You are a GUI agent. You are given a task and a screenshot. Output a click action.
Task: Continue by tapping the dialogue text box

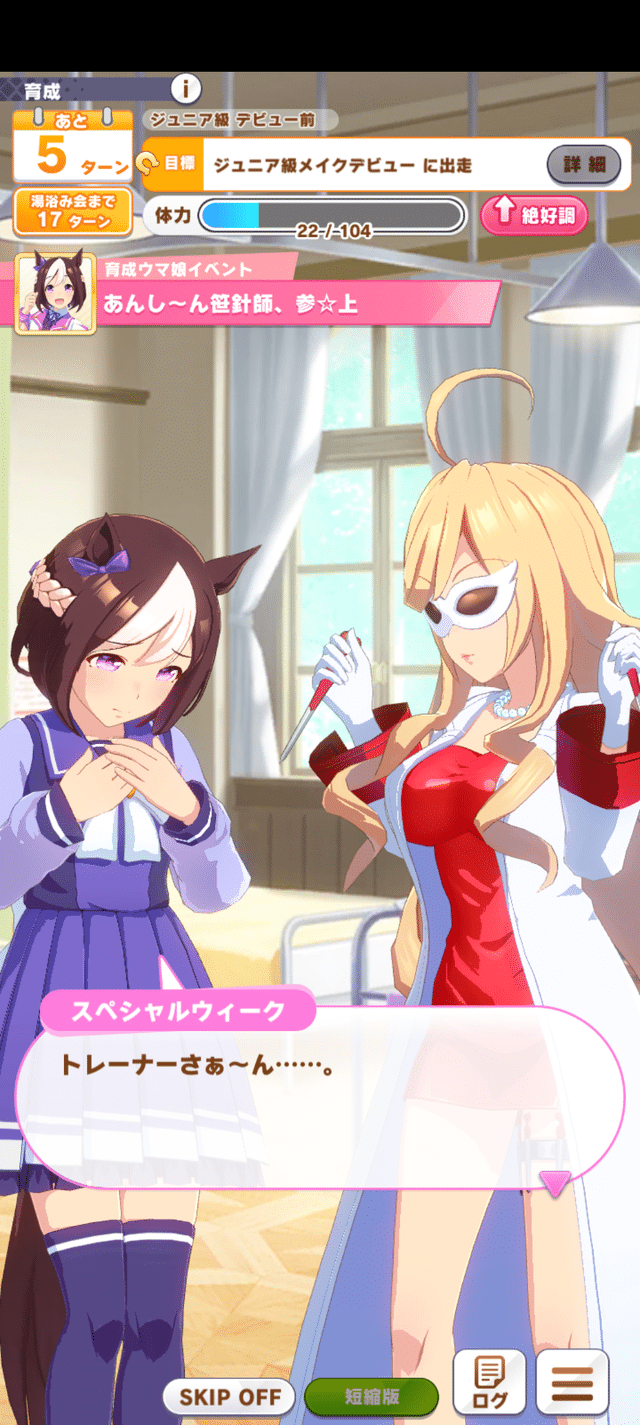(x=318, y=1095)
